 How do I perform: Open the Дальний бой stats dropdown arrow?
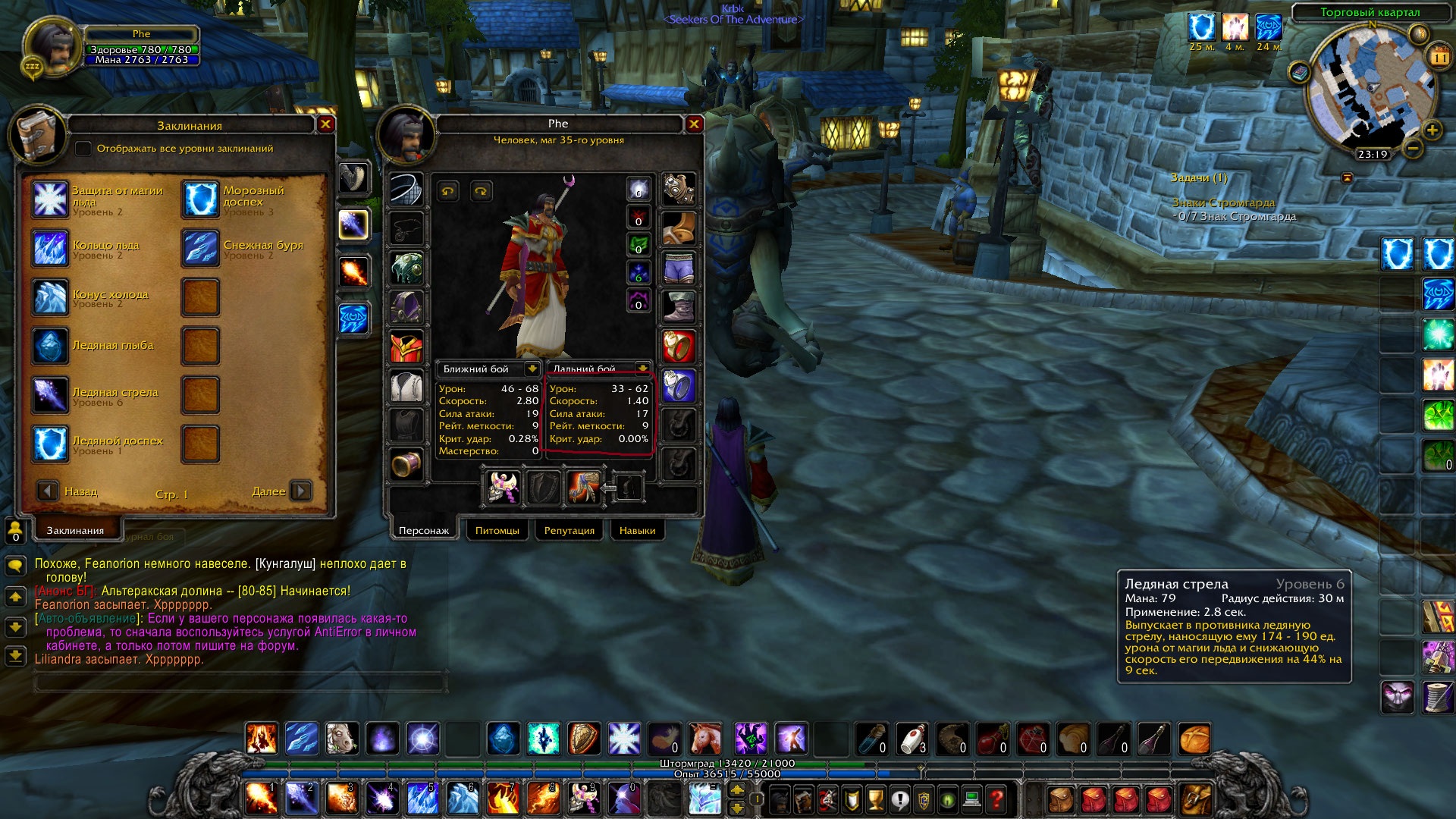pos(643,369)
